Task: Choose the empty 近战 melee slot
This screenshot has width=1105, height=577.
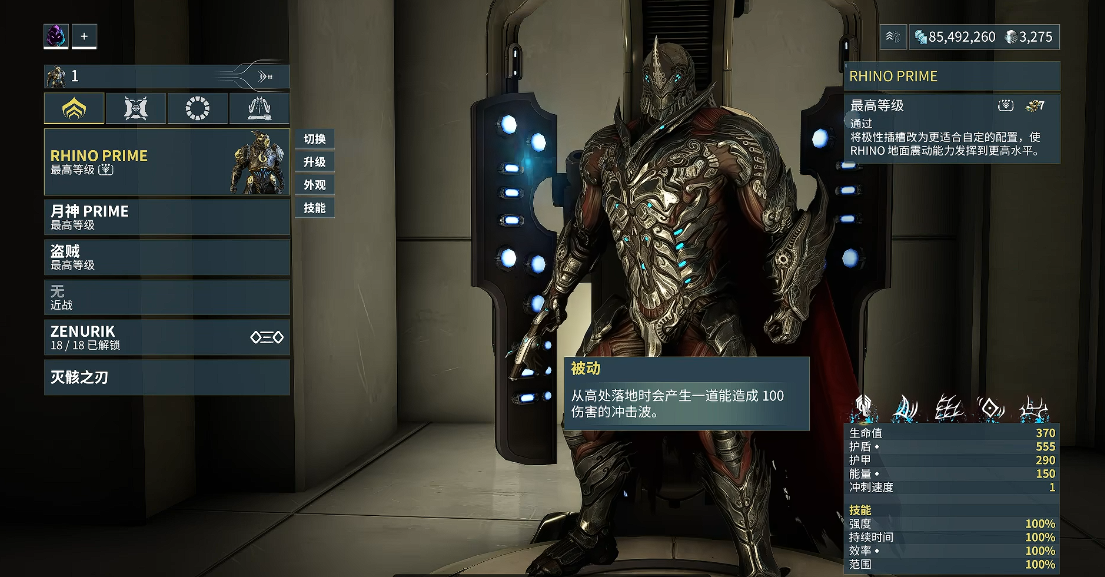Action: tap(166, 297)
